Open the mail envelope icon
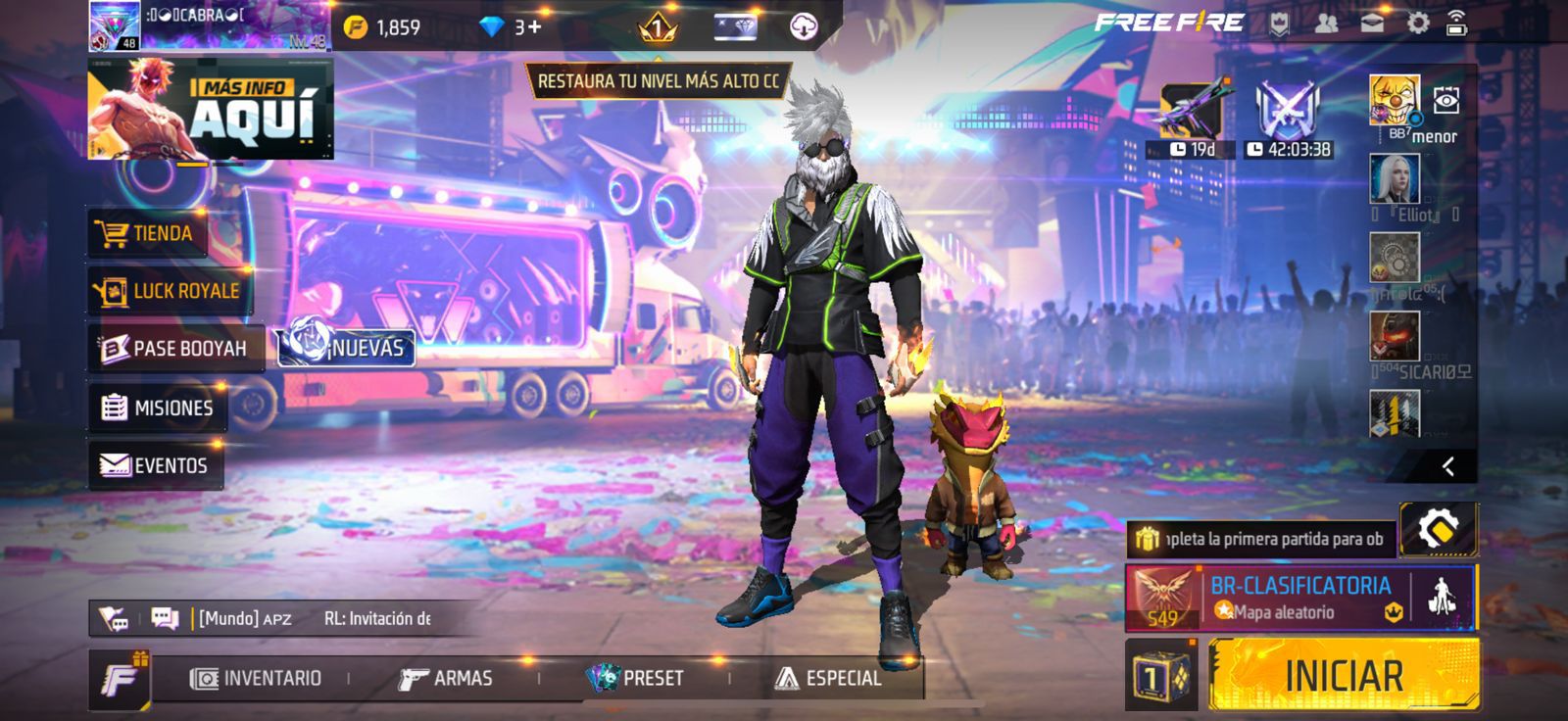1568x721 pixels. 1372,24
